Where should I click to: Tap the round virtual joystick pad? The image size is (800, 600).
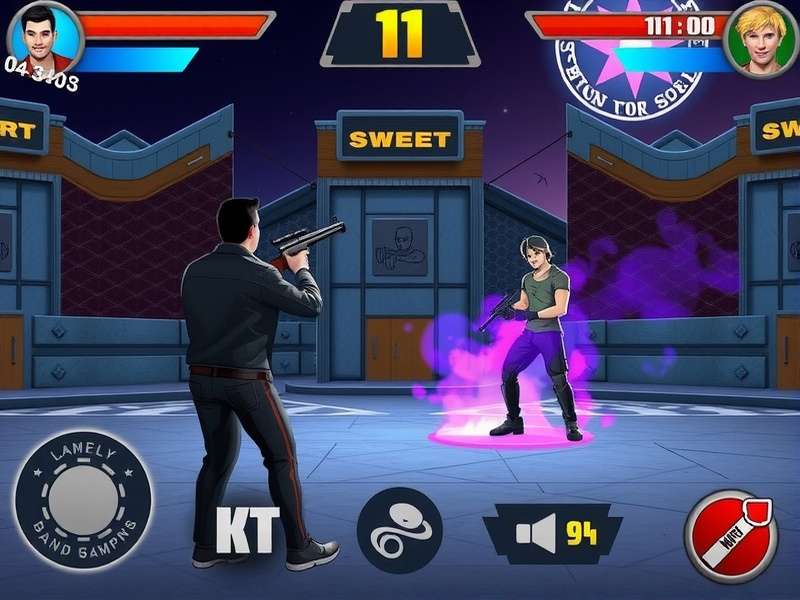tap(82, 499)
